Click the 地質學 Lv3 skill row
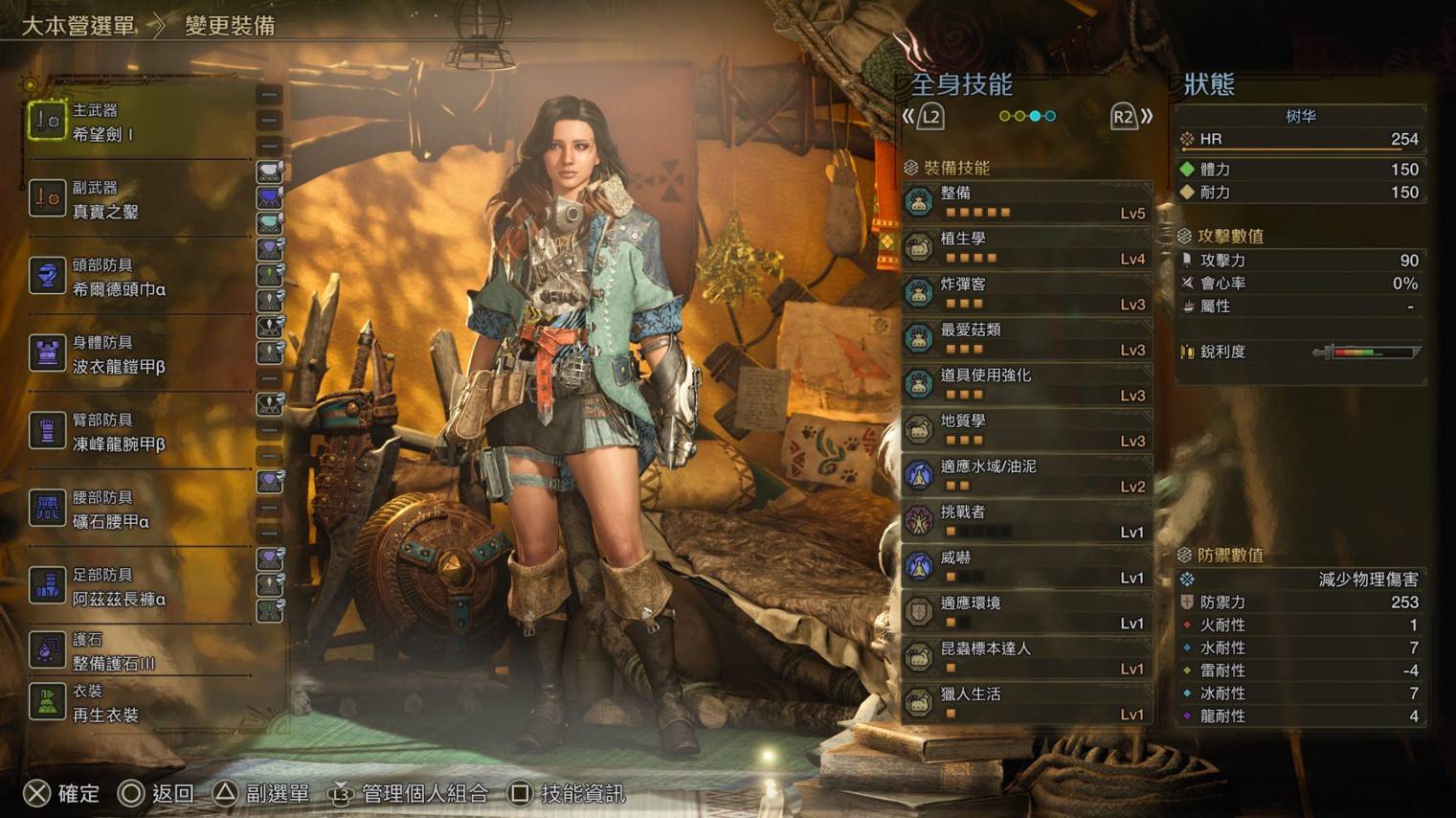This screenshot has width=1456, height=818. [x=1026, y=430]
